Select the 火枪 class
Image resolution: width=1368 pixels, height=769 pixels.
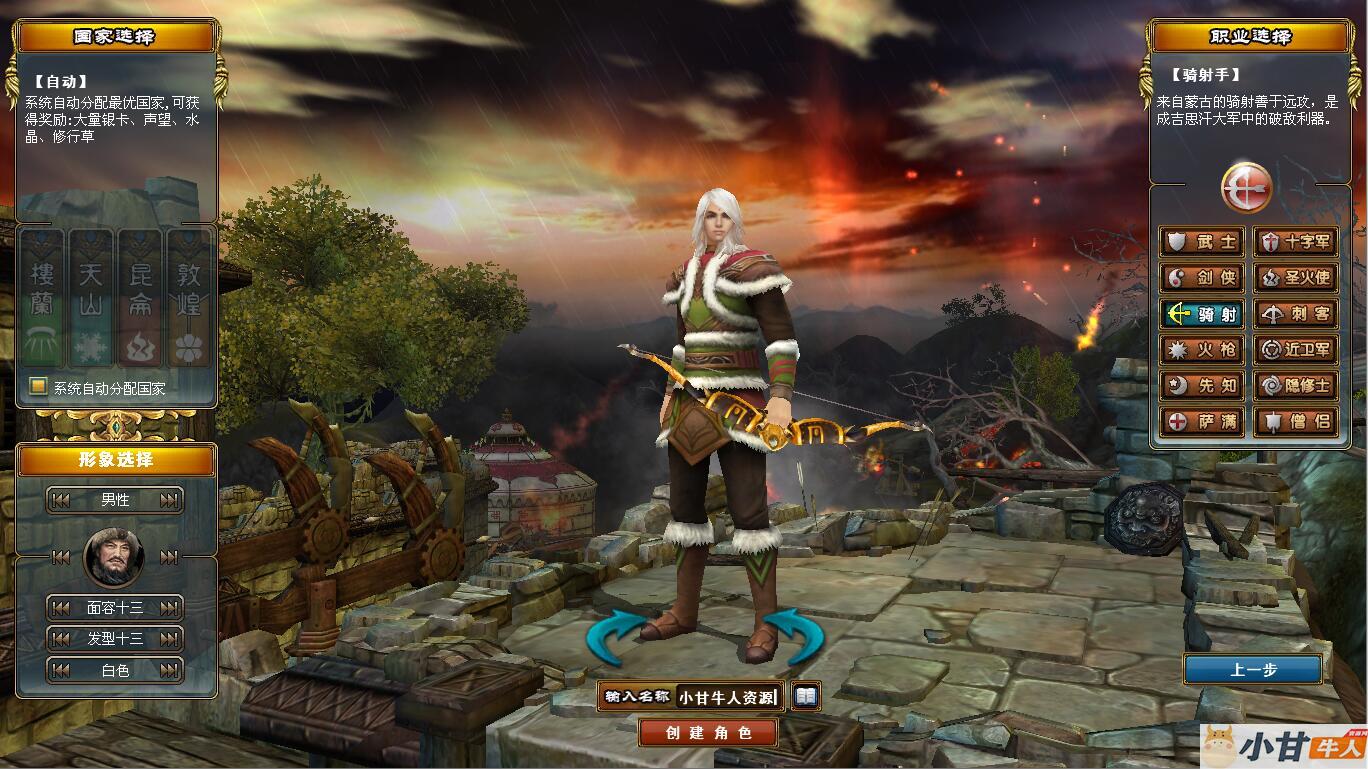pyautogui.click(x=1202, y=350)
